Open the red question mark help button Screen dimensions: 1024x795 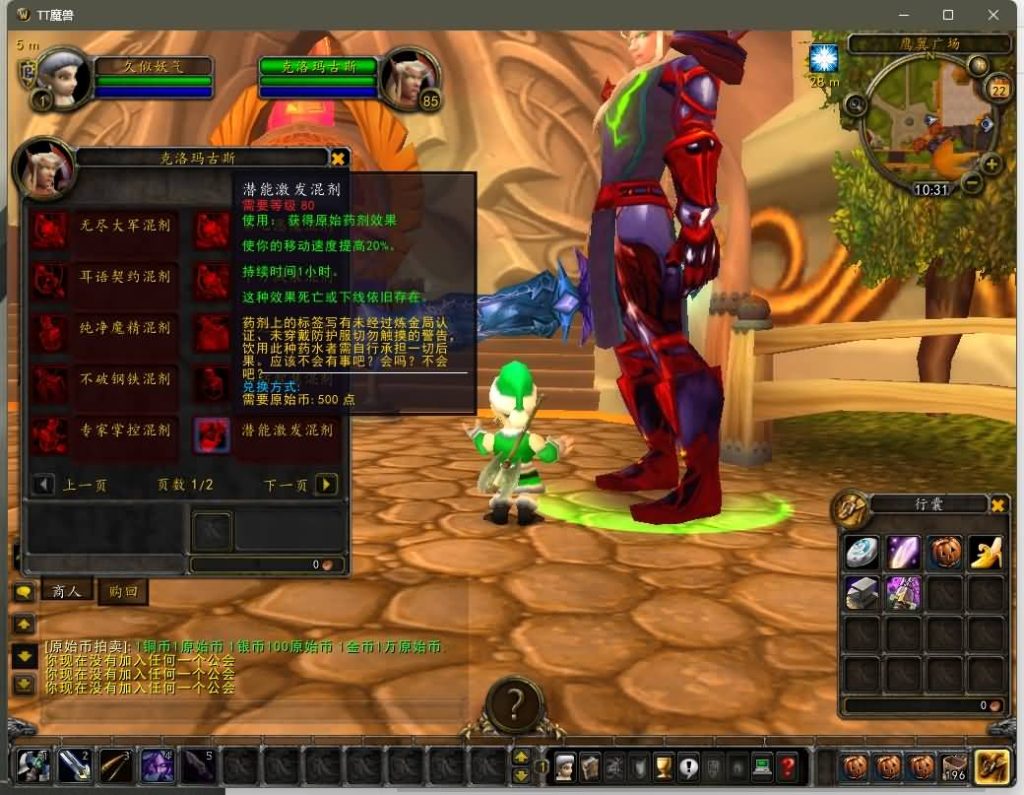click(x=788, y=766)
